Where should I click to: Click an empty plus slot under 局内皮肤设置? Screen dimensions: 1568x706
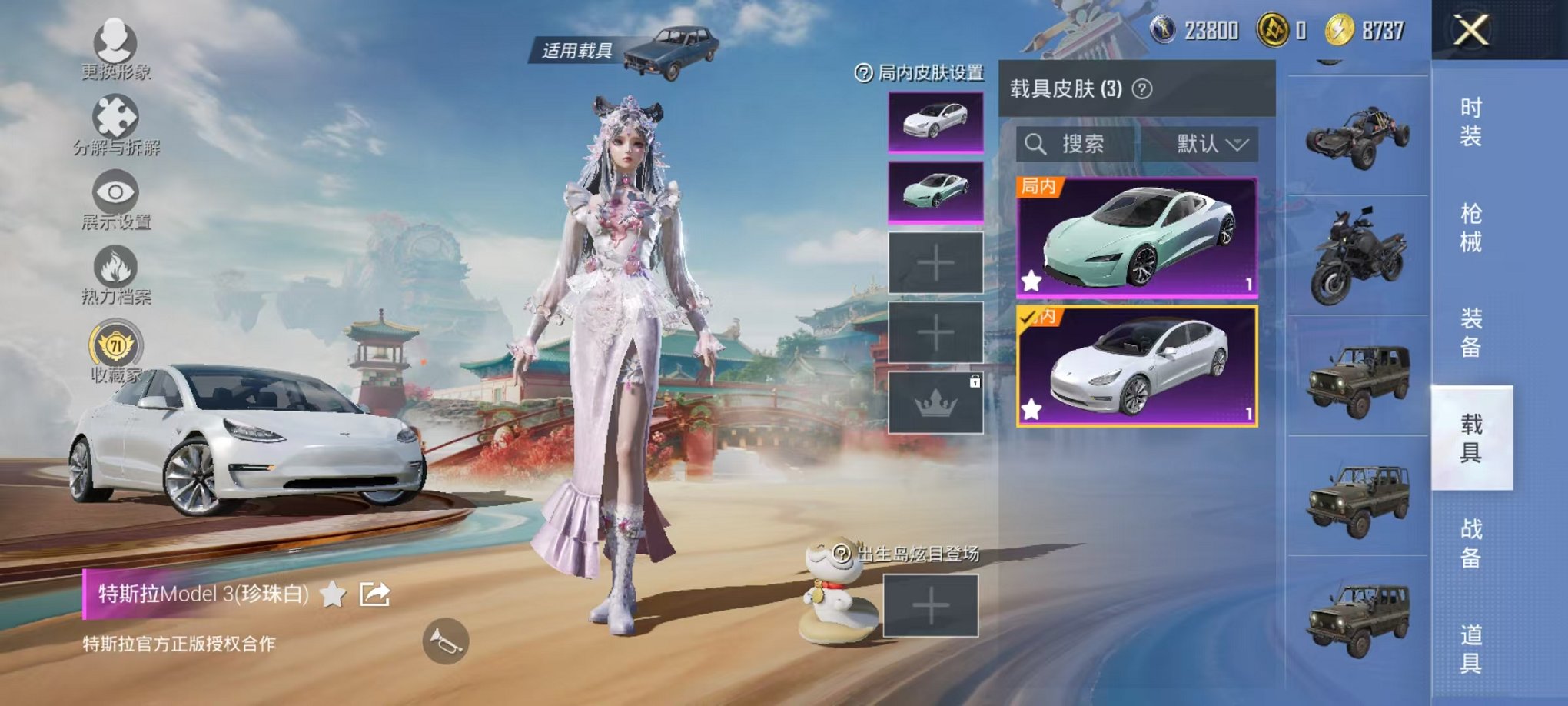[937, 261]
